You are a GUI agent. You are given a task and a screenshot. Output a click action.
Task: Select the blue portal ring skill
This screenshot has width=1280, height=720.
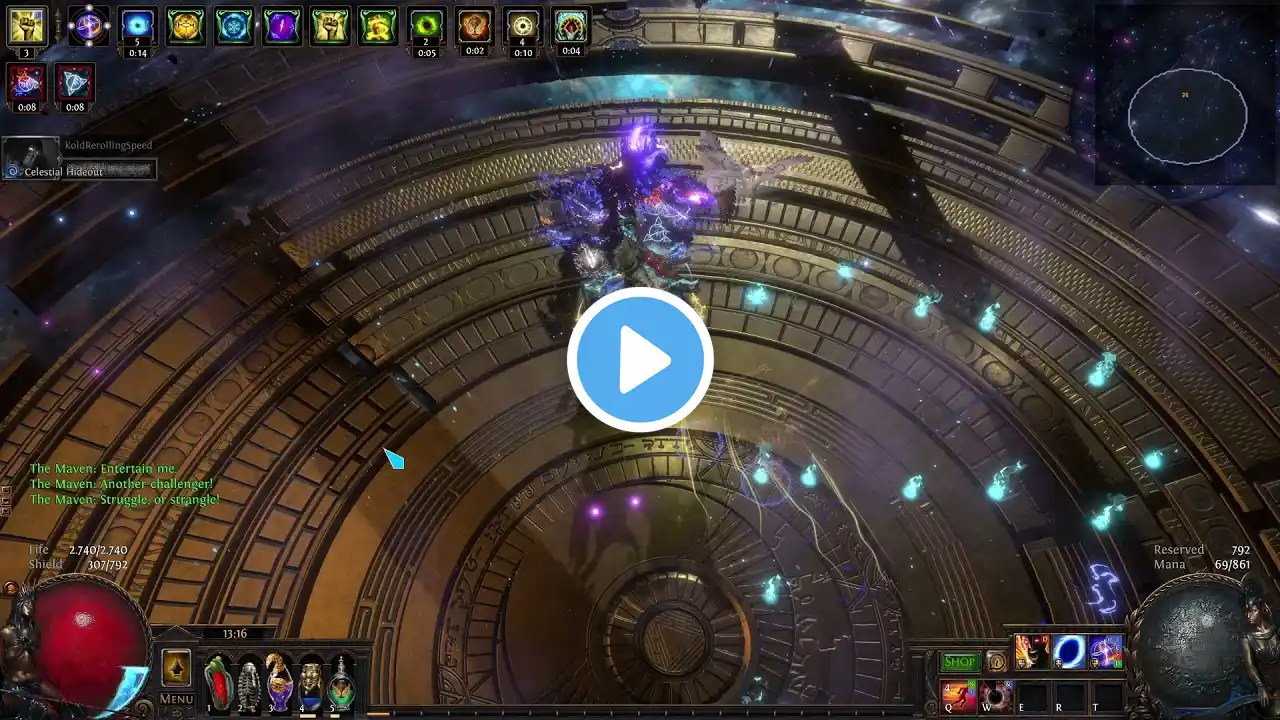[1069, 652]
